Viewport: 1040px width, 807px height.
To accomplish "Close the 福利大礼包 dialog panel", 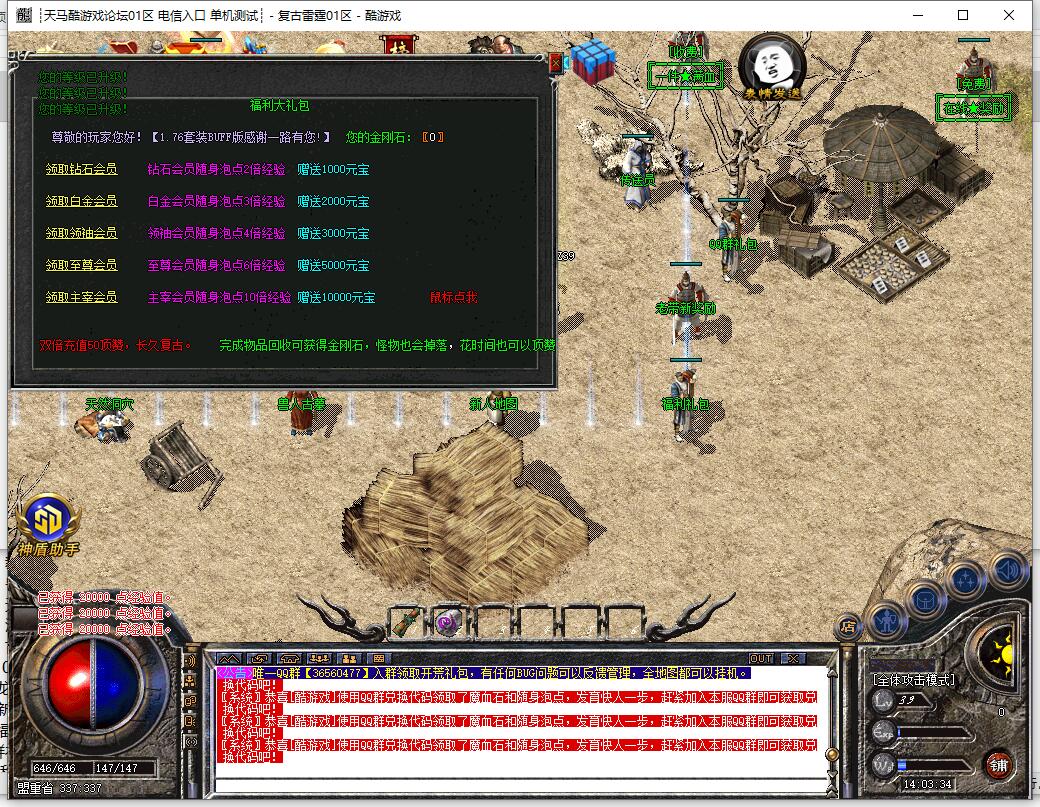I will coord(556,62).
